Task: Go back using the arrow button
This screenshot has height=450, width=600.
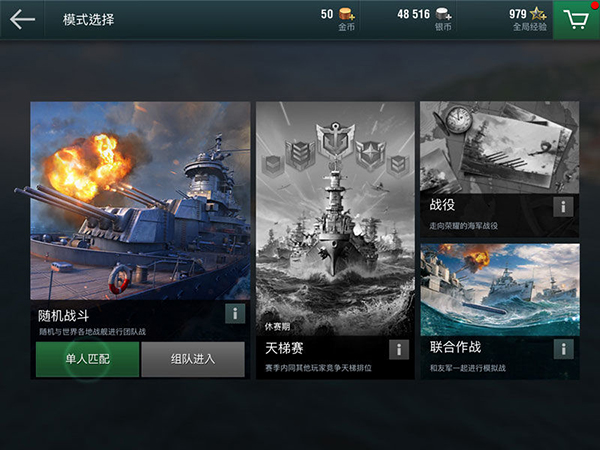Action: [22, 19]
